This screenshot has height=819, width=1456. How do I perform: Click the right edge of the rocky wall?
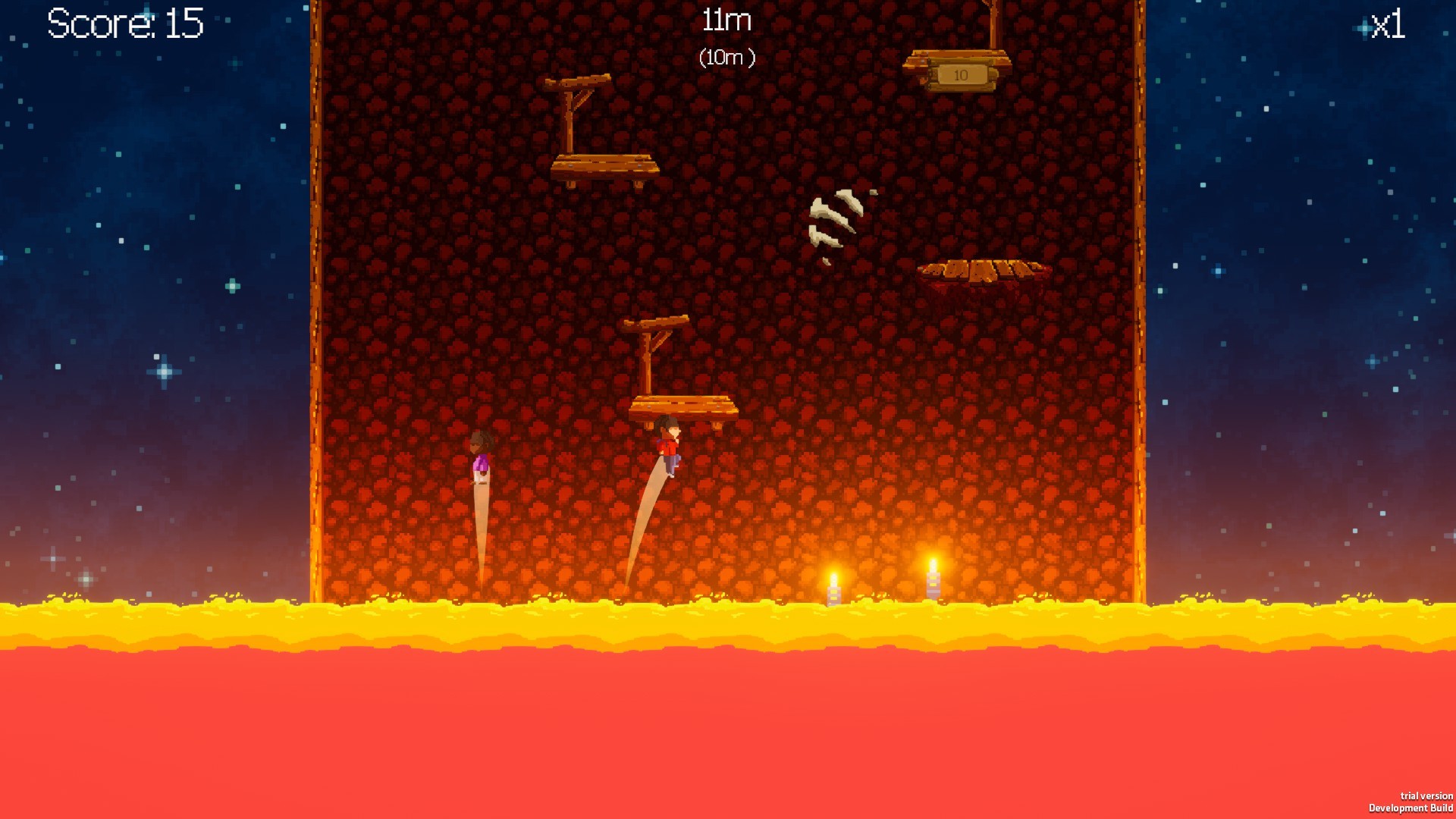1140,303
